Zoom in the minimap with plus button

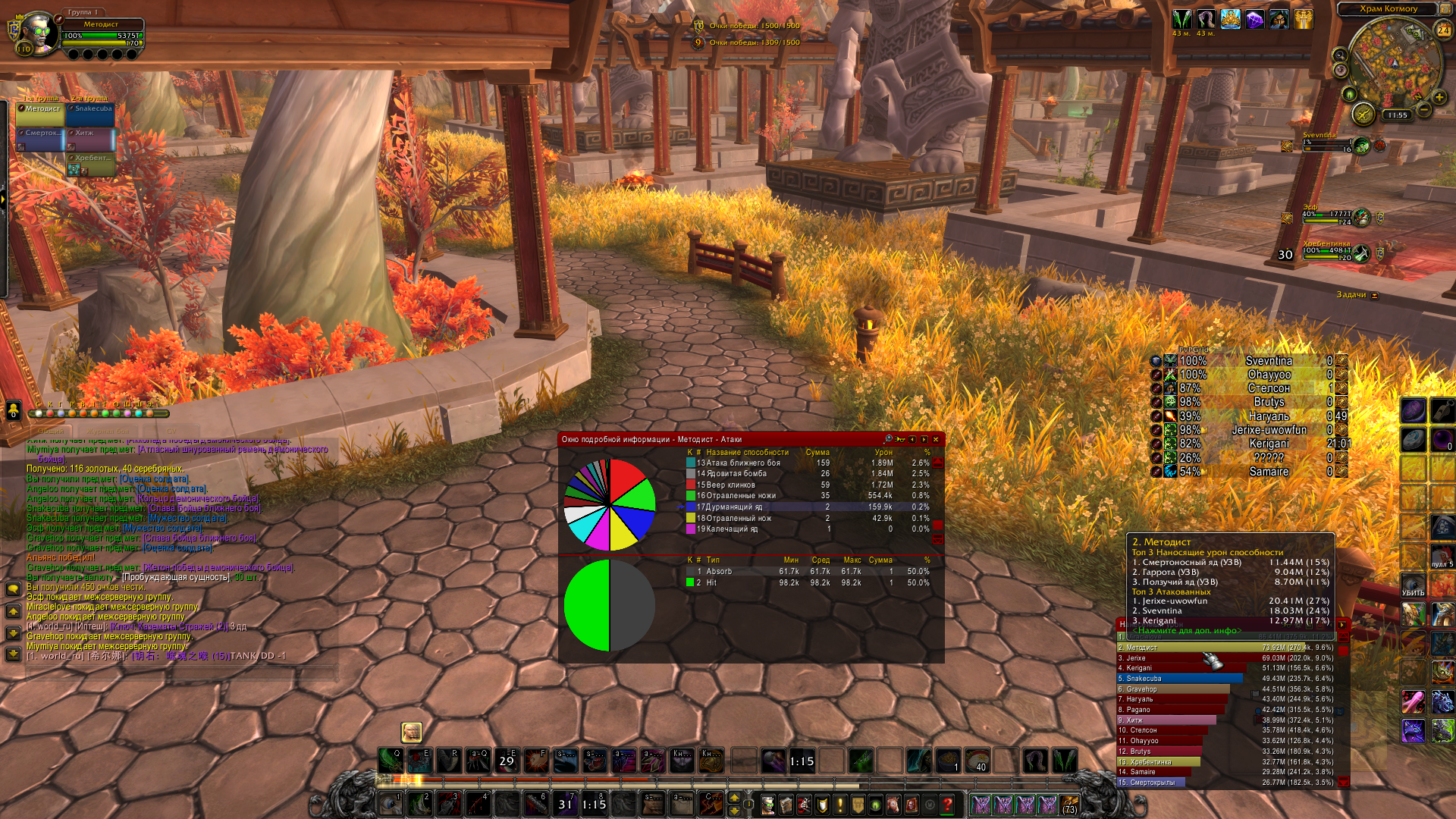click(x=1439, y=97)
